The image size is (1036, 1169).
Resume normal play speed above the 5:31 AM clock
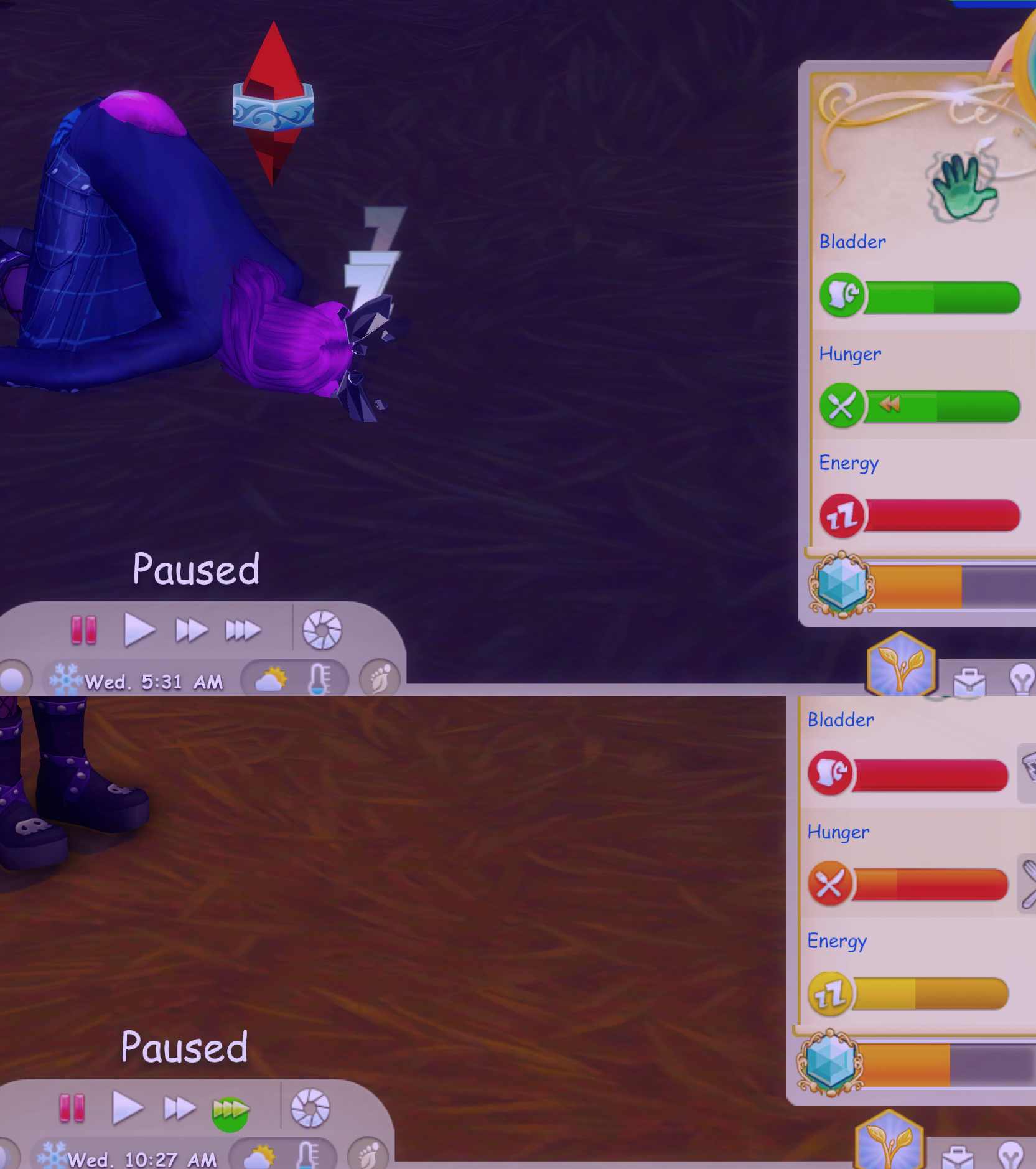pyautogui.click(x=138, y=629)
